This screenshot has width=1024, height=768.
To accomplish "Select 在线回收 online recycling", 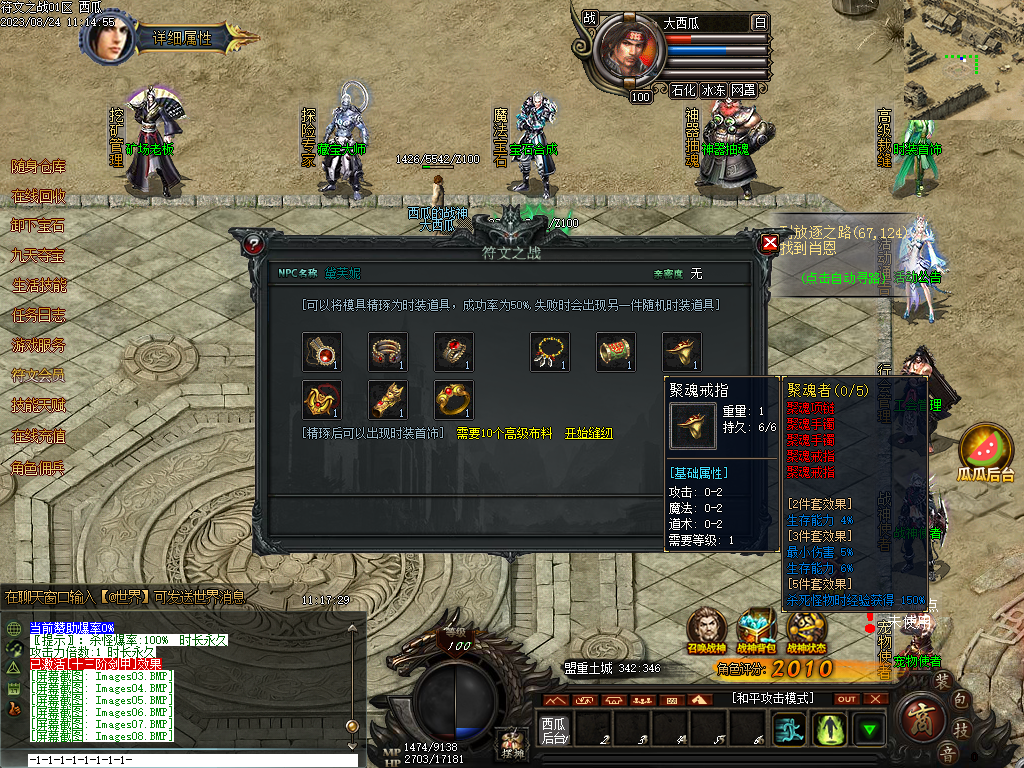I will (38, 196).
